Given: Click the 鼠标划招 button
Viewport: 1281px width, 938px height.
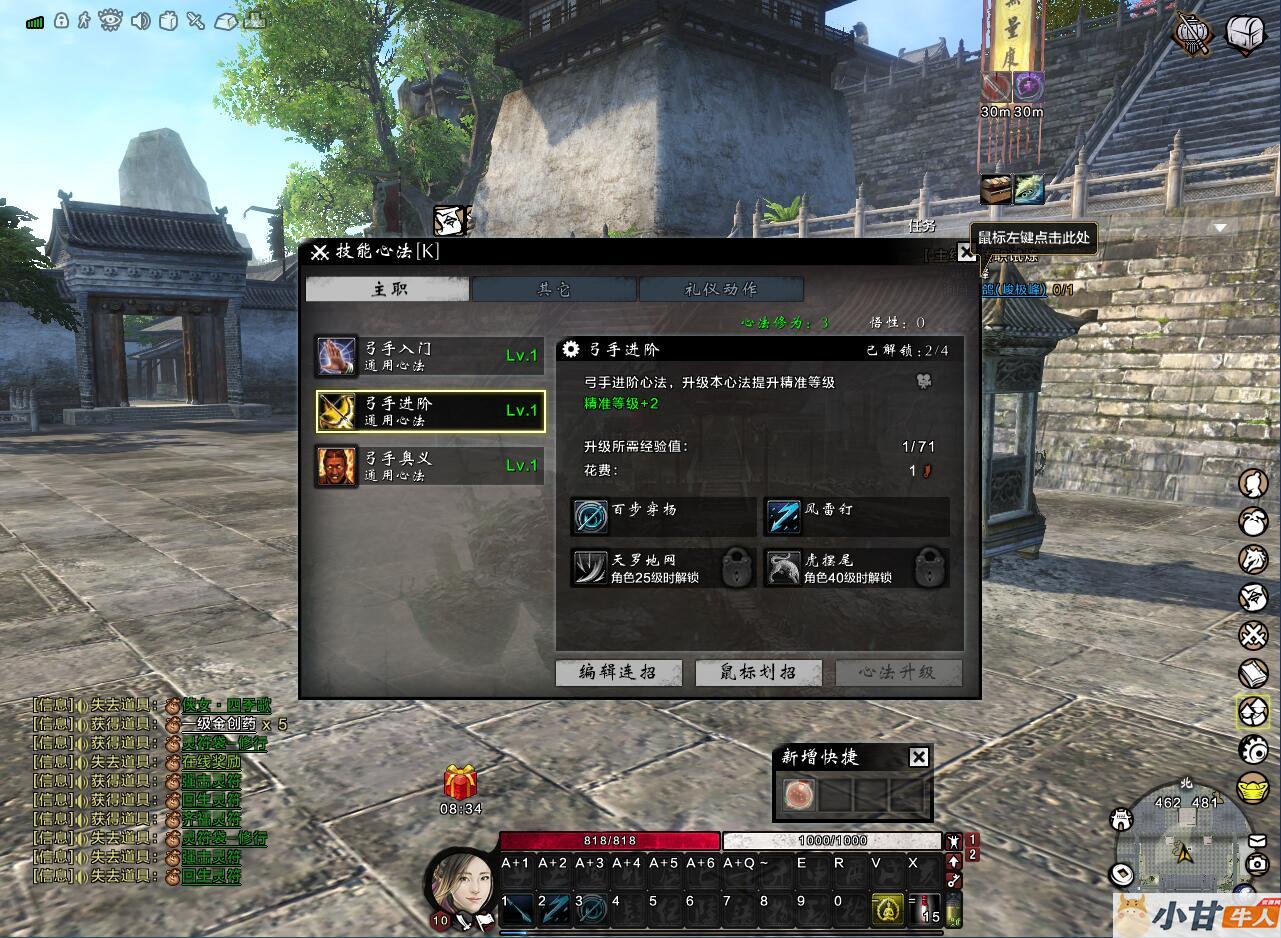Looking at the screenshot, I should point(758,672).
